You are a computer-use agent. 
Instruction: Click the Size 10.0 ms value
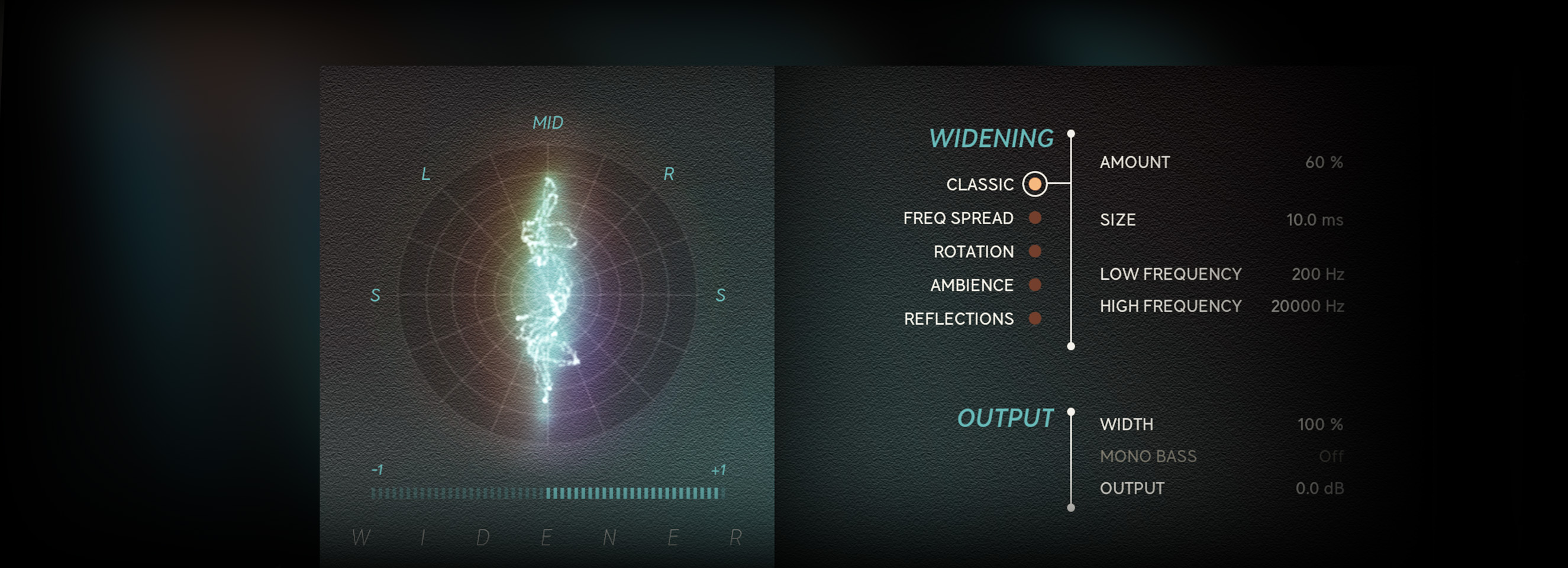click(x=1314, y=220)
